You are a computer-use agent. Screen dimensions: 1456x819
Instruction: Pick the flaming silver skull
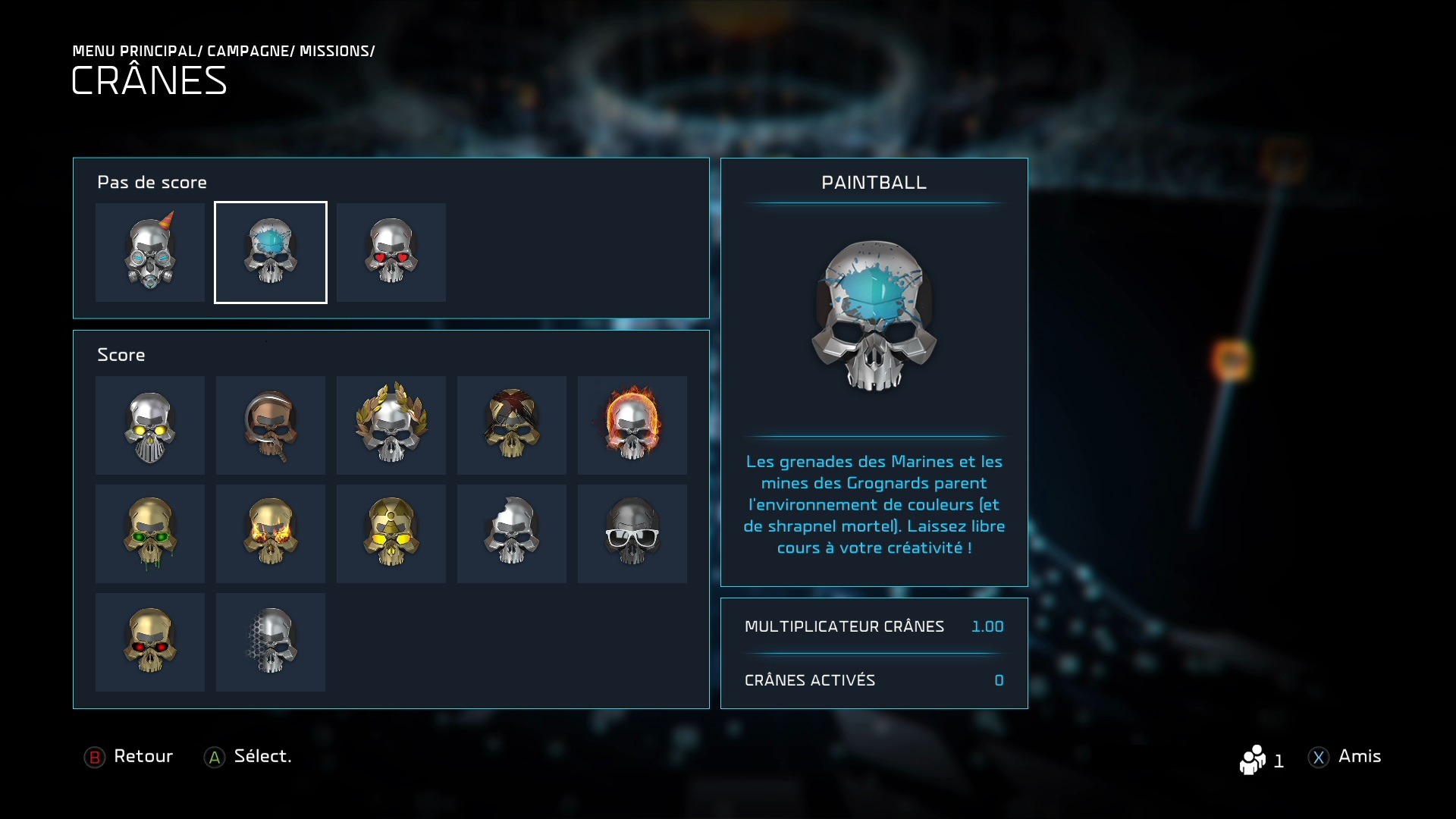point(632,425)
